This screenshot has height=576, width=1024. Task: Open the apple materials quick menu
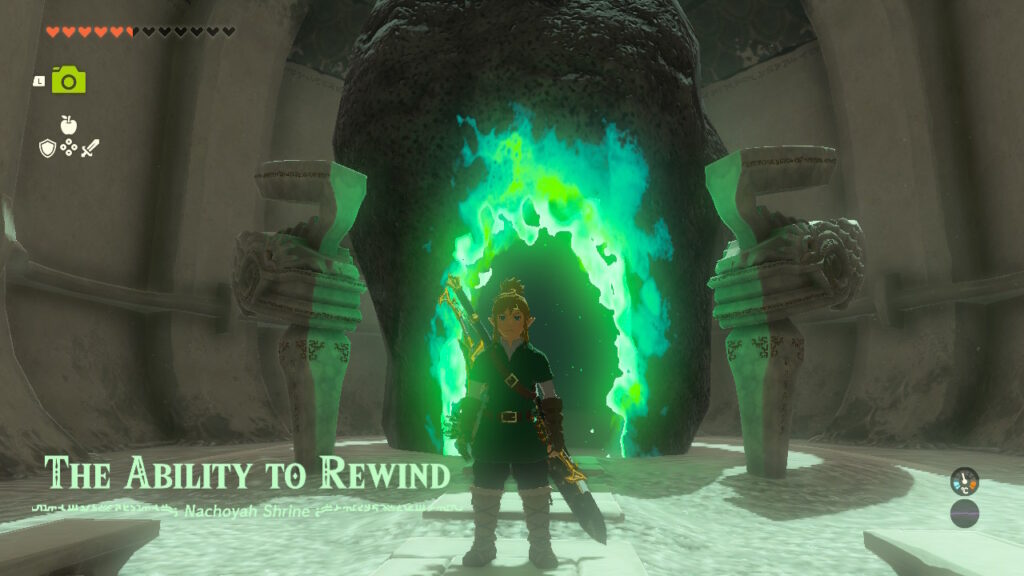coord(68,126)
